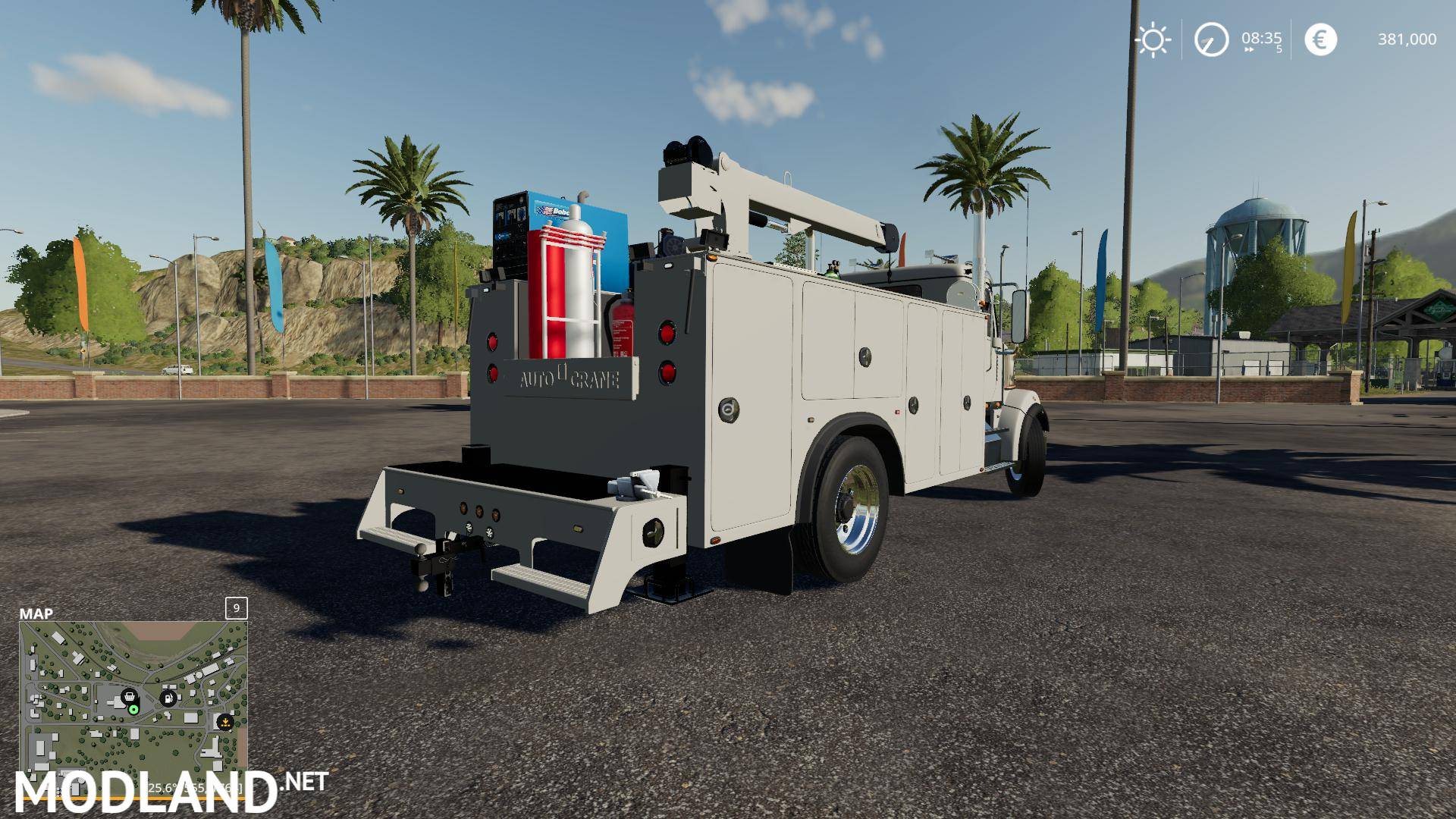This screenshot has height=819, width=1456.
Task: Click the fast-forward arrows under the clock
Action: (x=1249, y=49)
